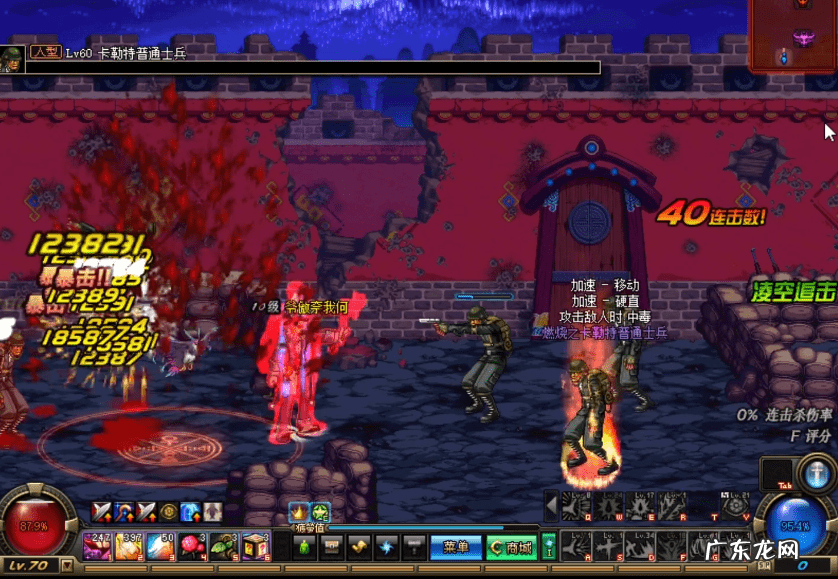Open the green bottle menu icon
The height and width of the screenshot is (579, 838).
tap(304, 547)
